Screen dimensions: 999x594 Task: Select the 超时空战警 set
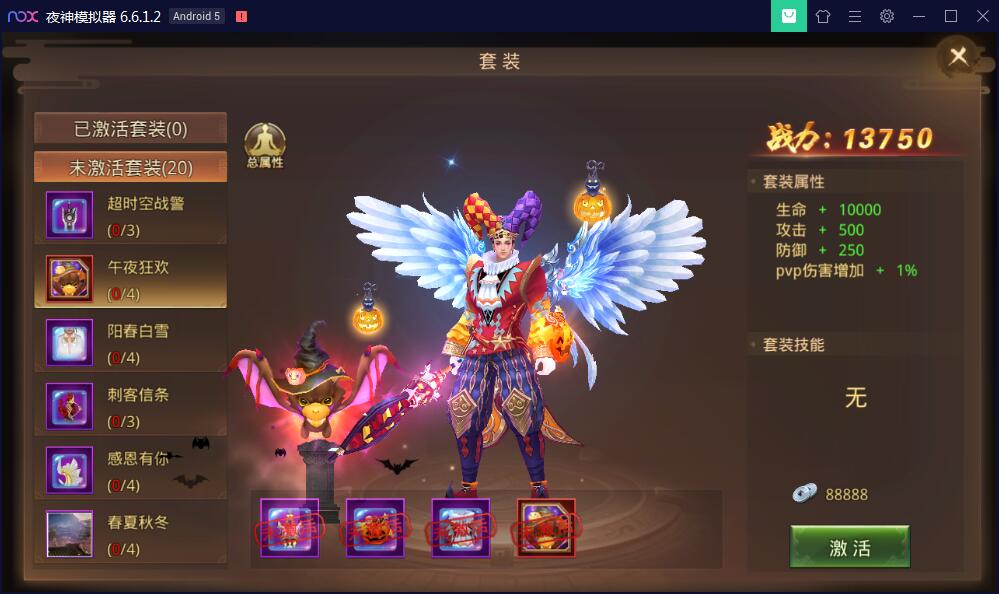coord(130,214)
